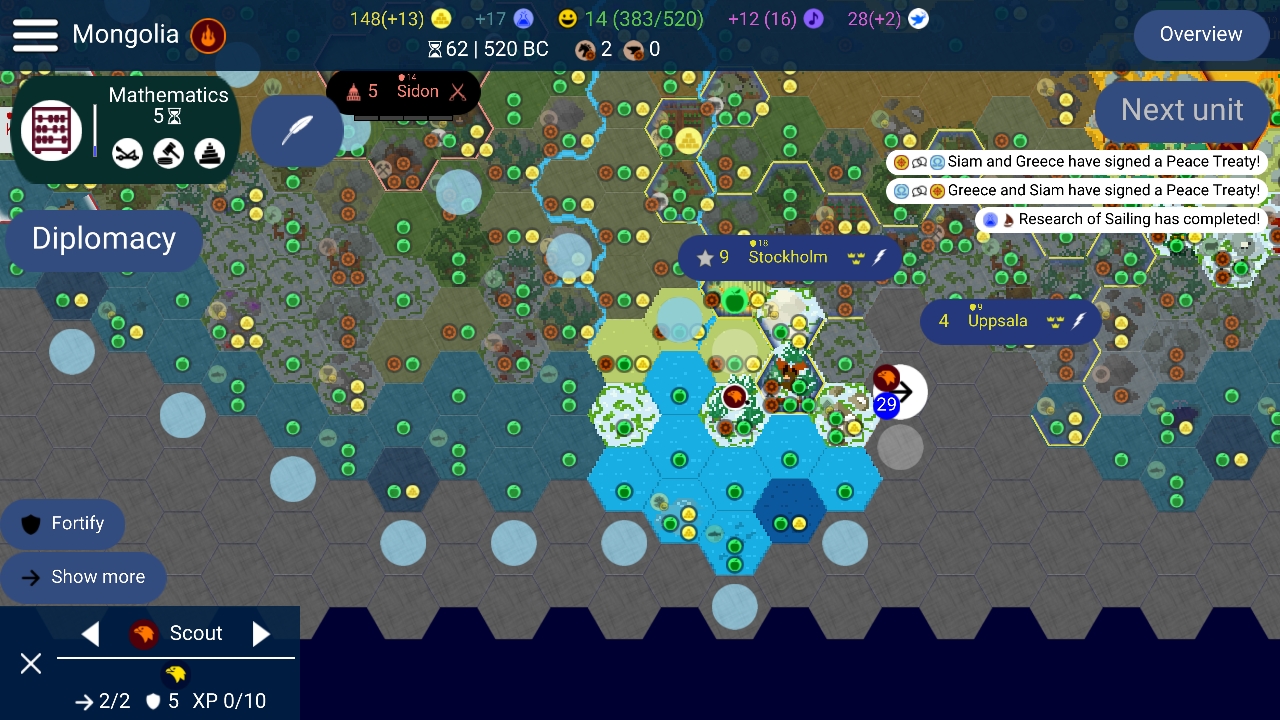The image size is (1280, 720).
Task: Expand Show more unit actions
Action: pos(84,577)
